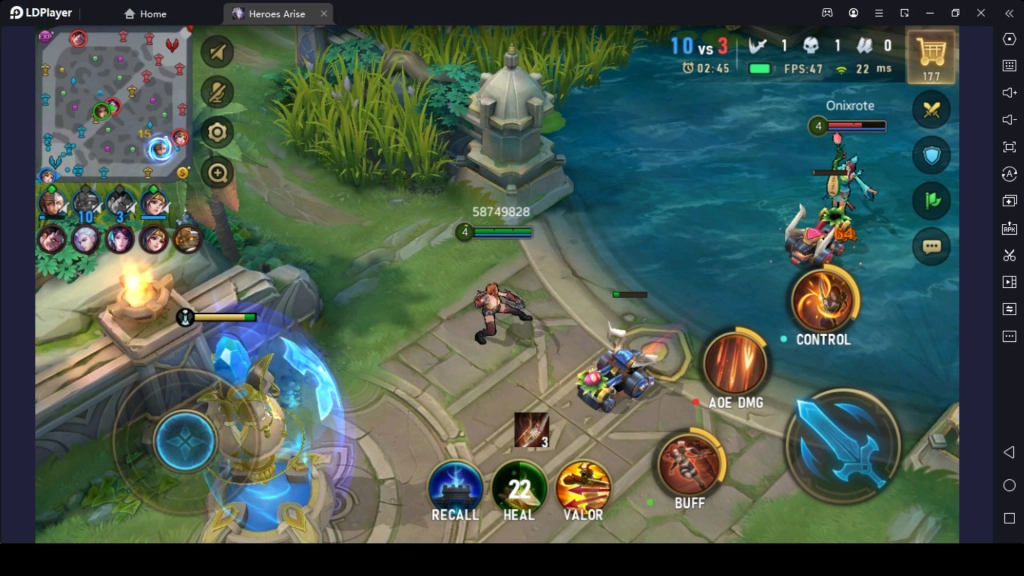Toggle the muted speaker button
Viewport: 1024px width, 576px height.
coord(217,52)
